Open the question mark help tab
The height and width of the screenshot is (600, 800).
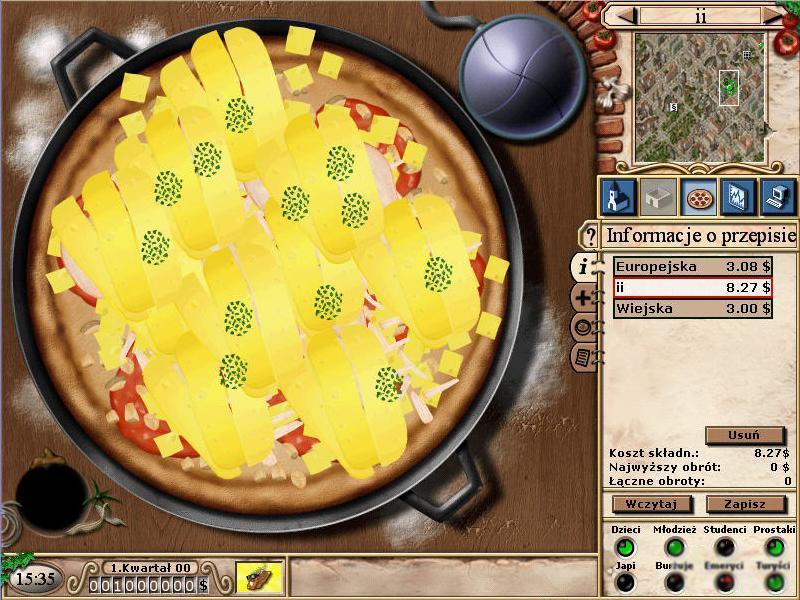pos(590,236)
